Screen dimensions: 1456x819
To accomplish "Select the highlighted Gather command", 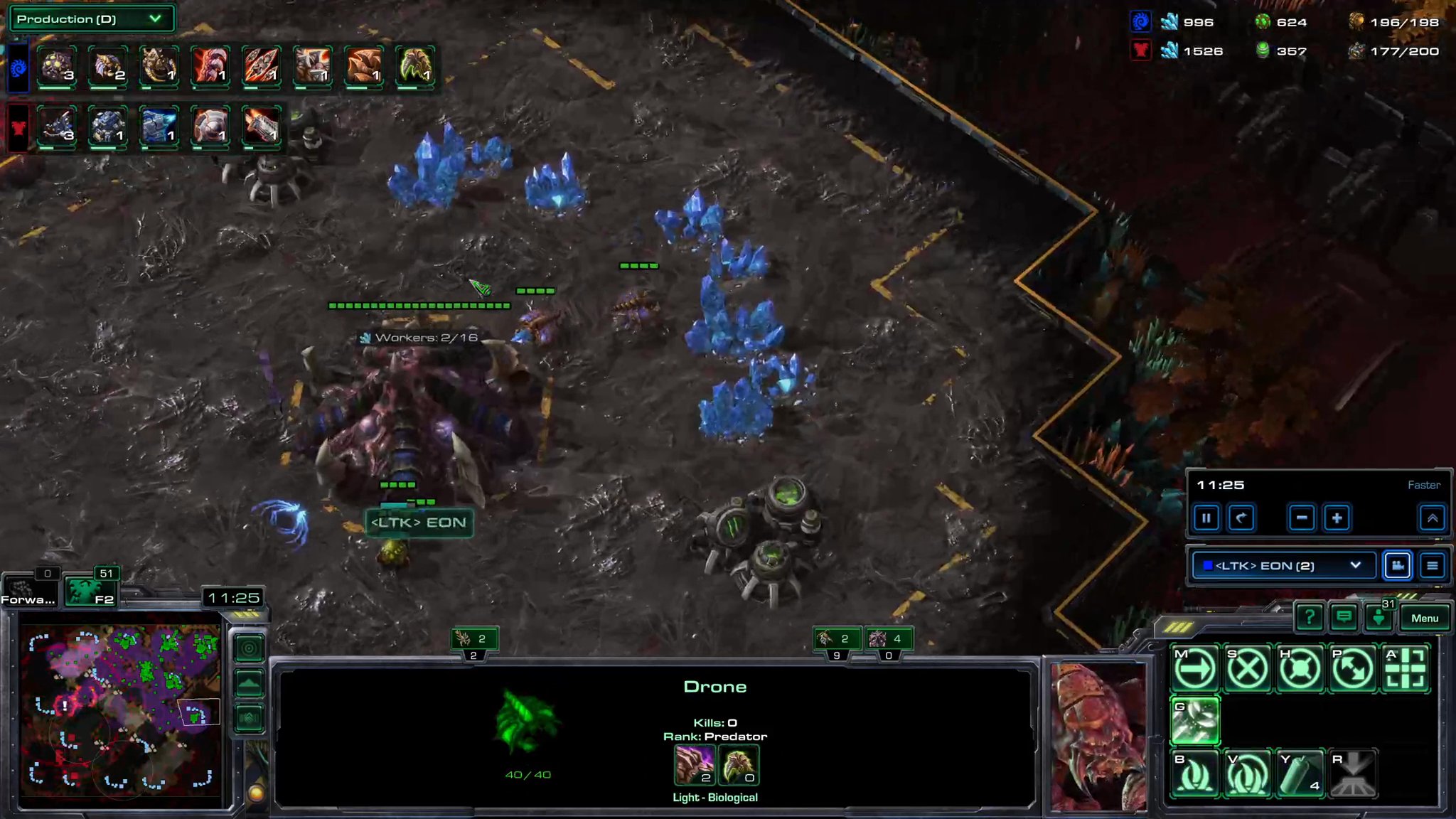I will coord(1196,721).
